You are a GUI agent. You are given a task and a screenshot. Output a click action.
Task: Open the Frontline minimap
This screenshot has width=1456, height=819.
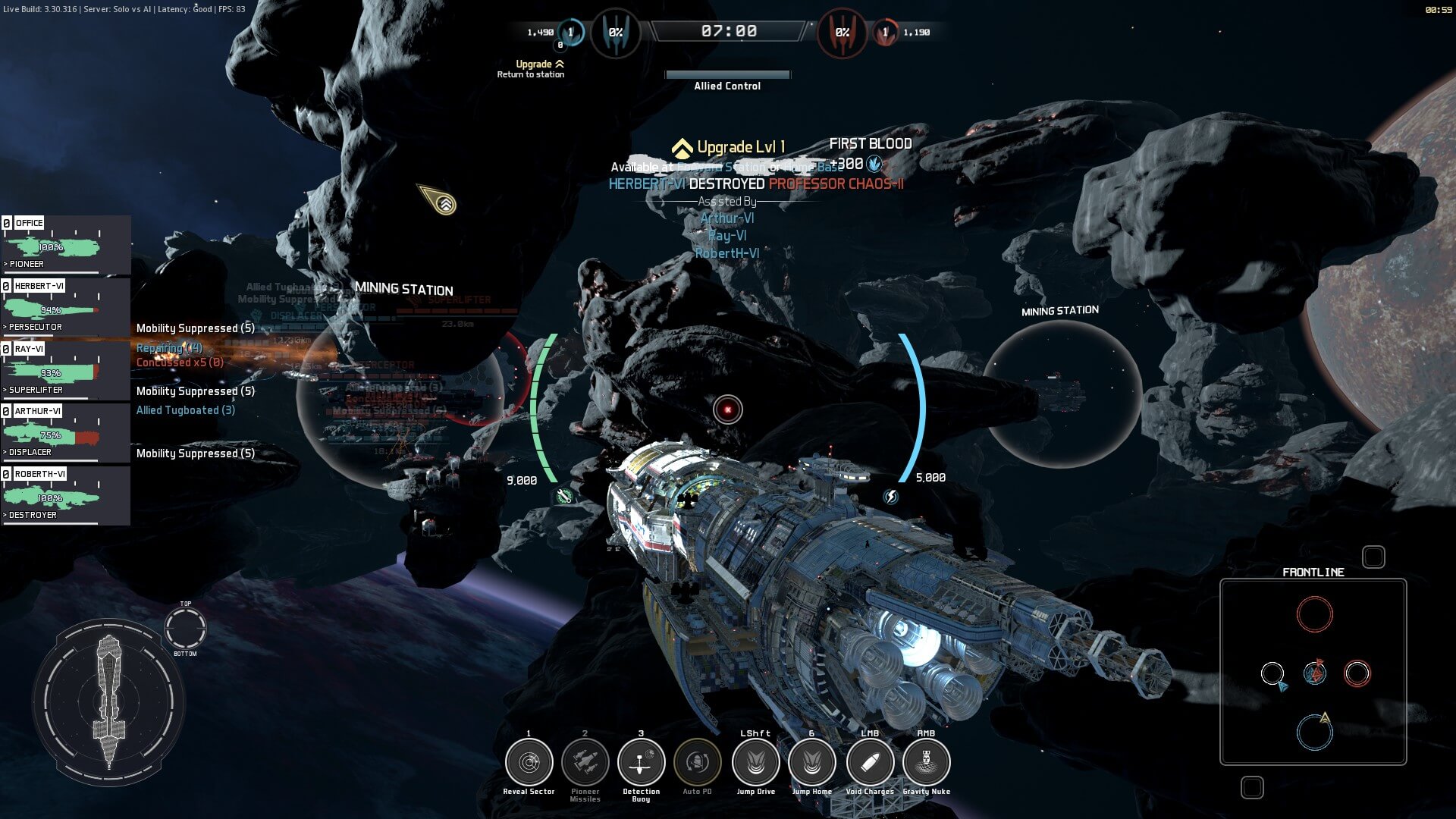click(1313, 672)
